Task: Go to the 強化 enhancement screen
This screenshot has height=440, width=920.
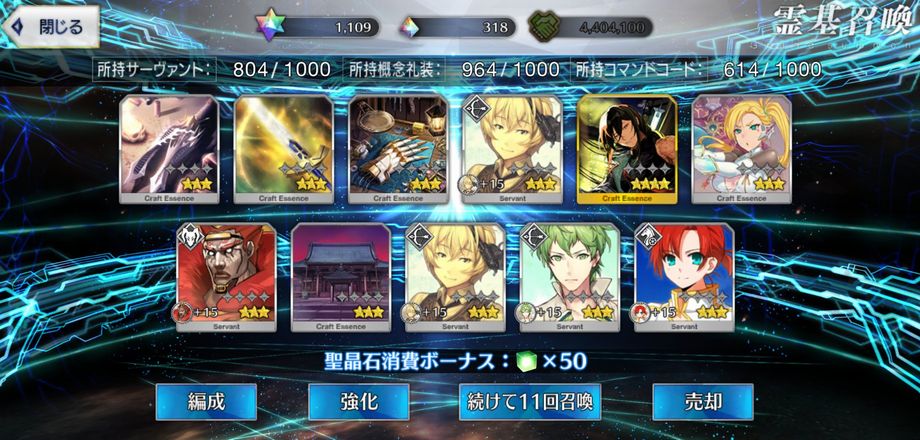Action: coord(358,402)
